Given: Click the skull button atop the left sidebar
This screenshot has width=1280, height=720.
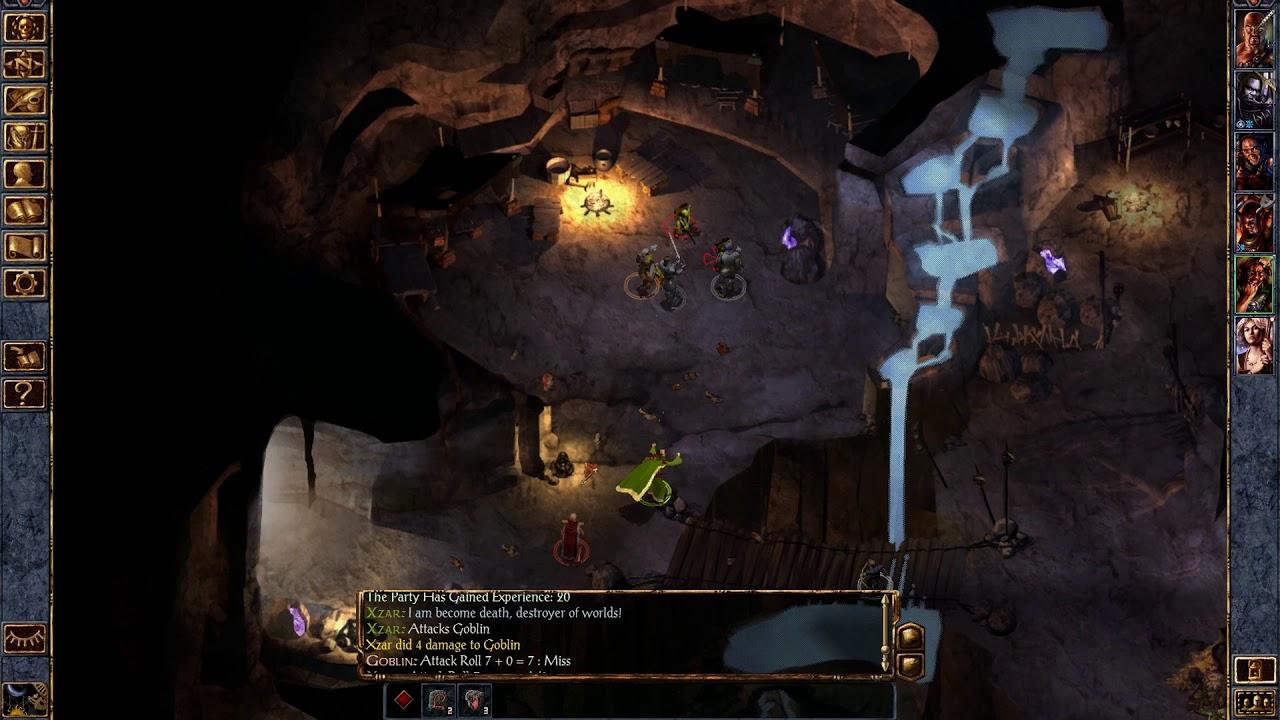Looking at the screenshot, I should pyautogui.click(x=24, y=27).
